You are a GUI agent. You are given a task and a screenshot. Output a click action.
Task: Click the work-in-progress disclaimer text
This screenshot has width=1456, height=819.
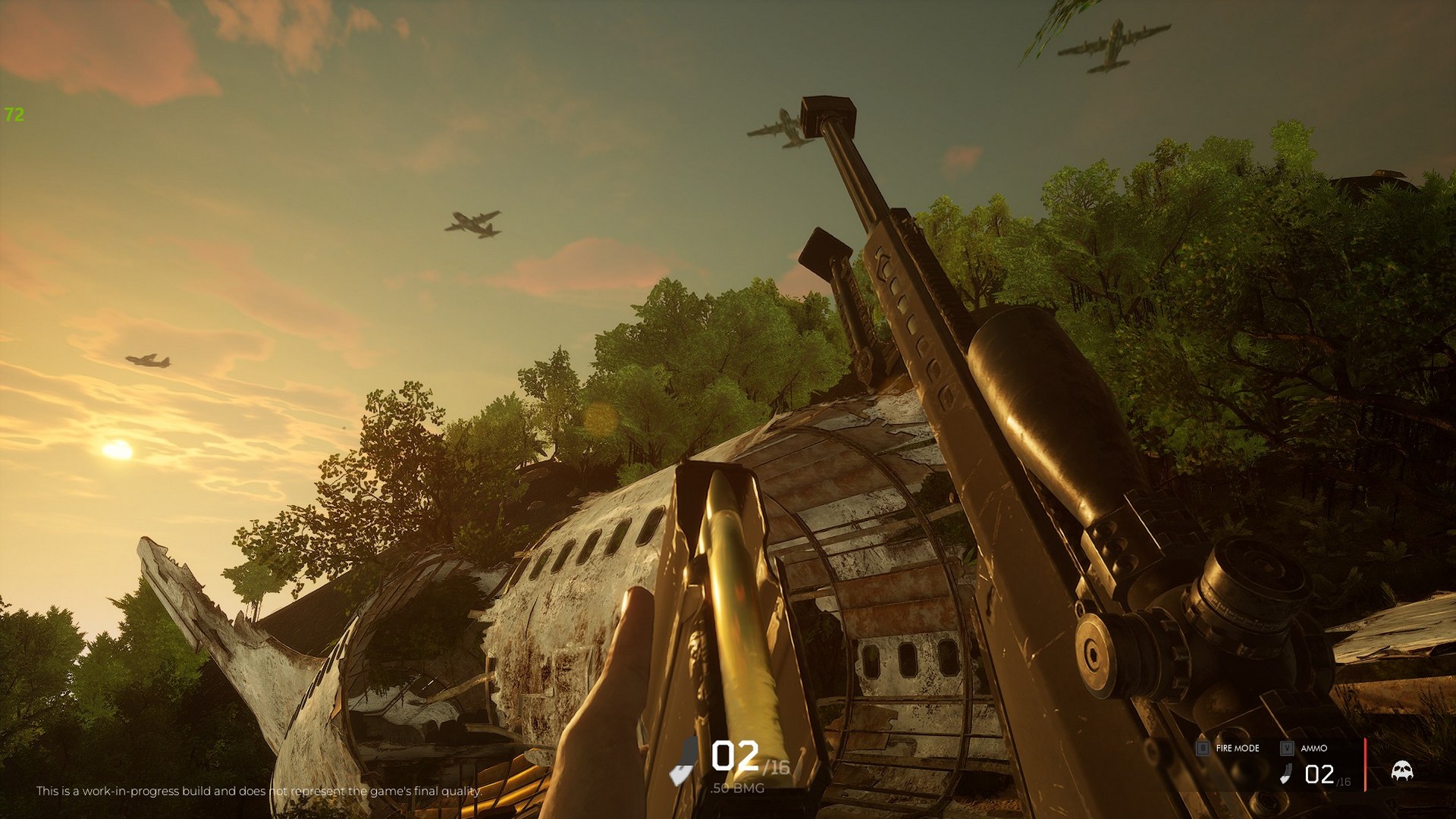coord(258,791)
